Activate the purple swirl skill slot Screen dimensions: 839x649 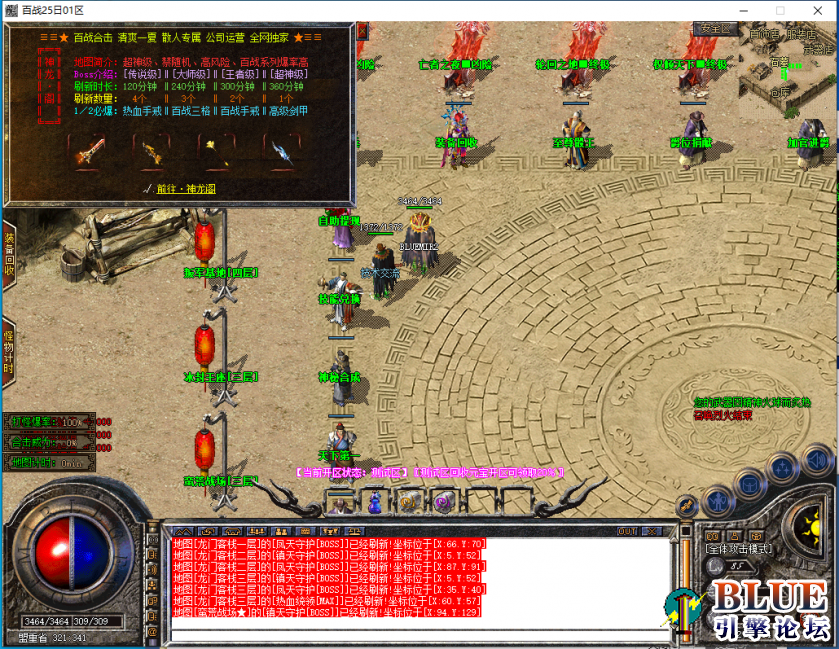click(443, 502)
